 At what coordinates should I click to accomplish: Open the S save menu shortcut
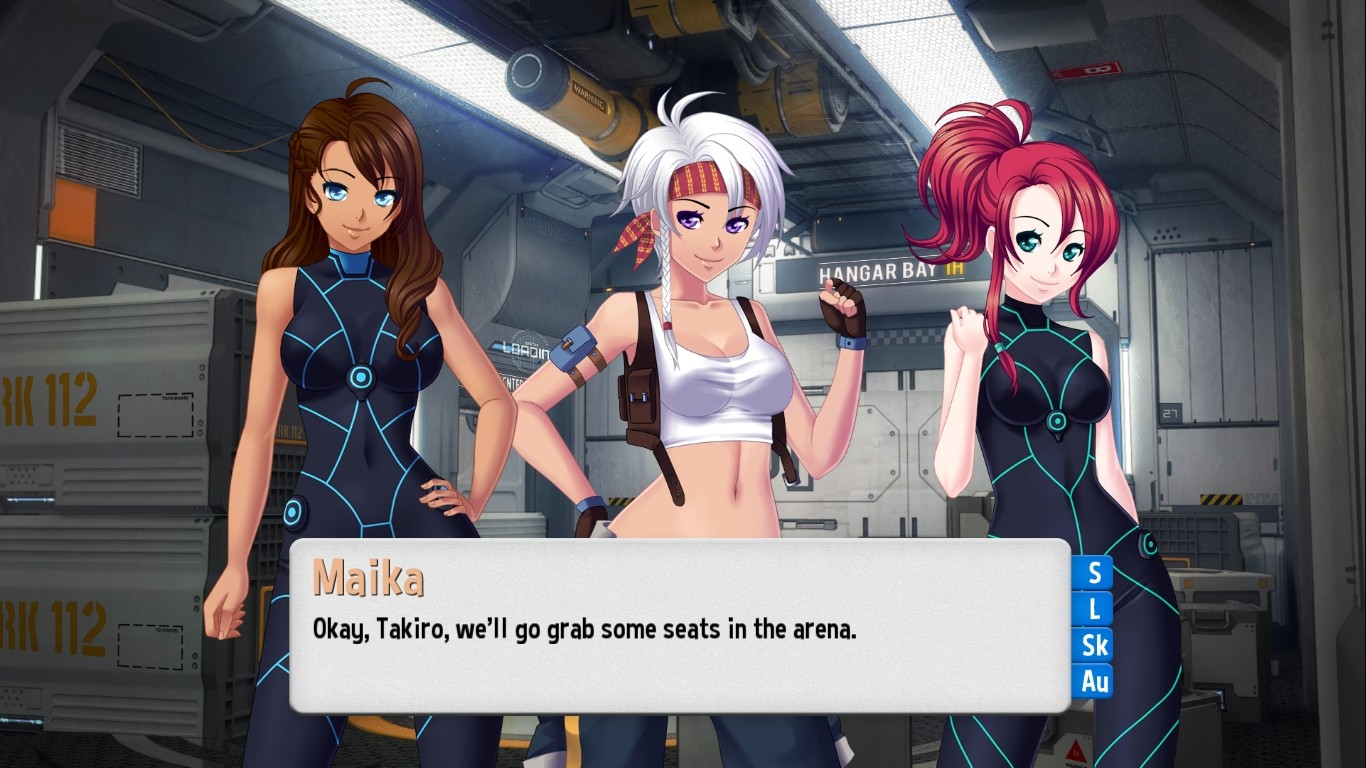(1095, 573)
